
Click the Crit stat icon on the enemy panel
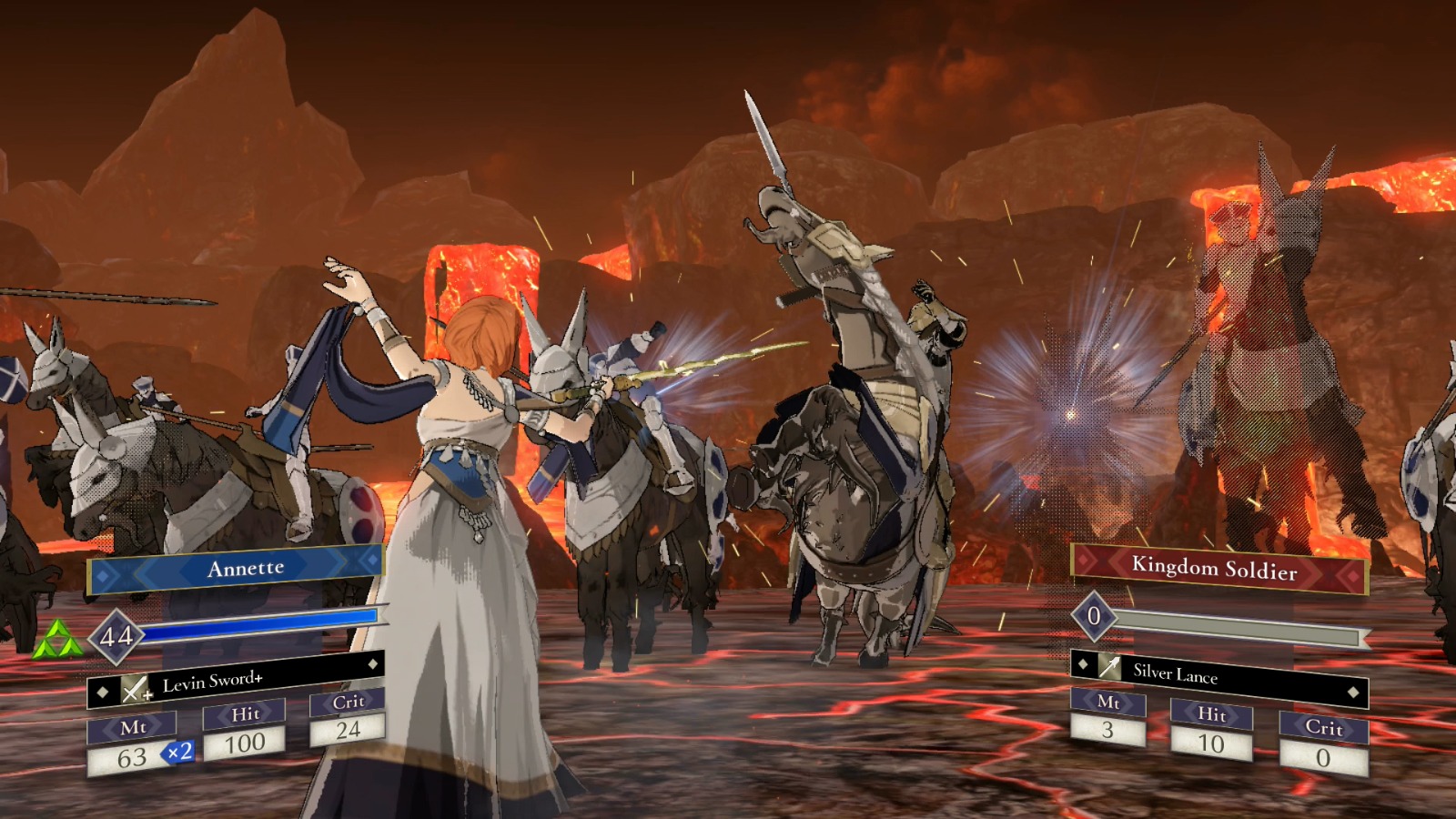1324,729
